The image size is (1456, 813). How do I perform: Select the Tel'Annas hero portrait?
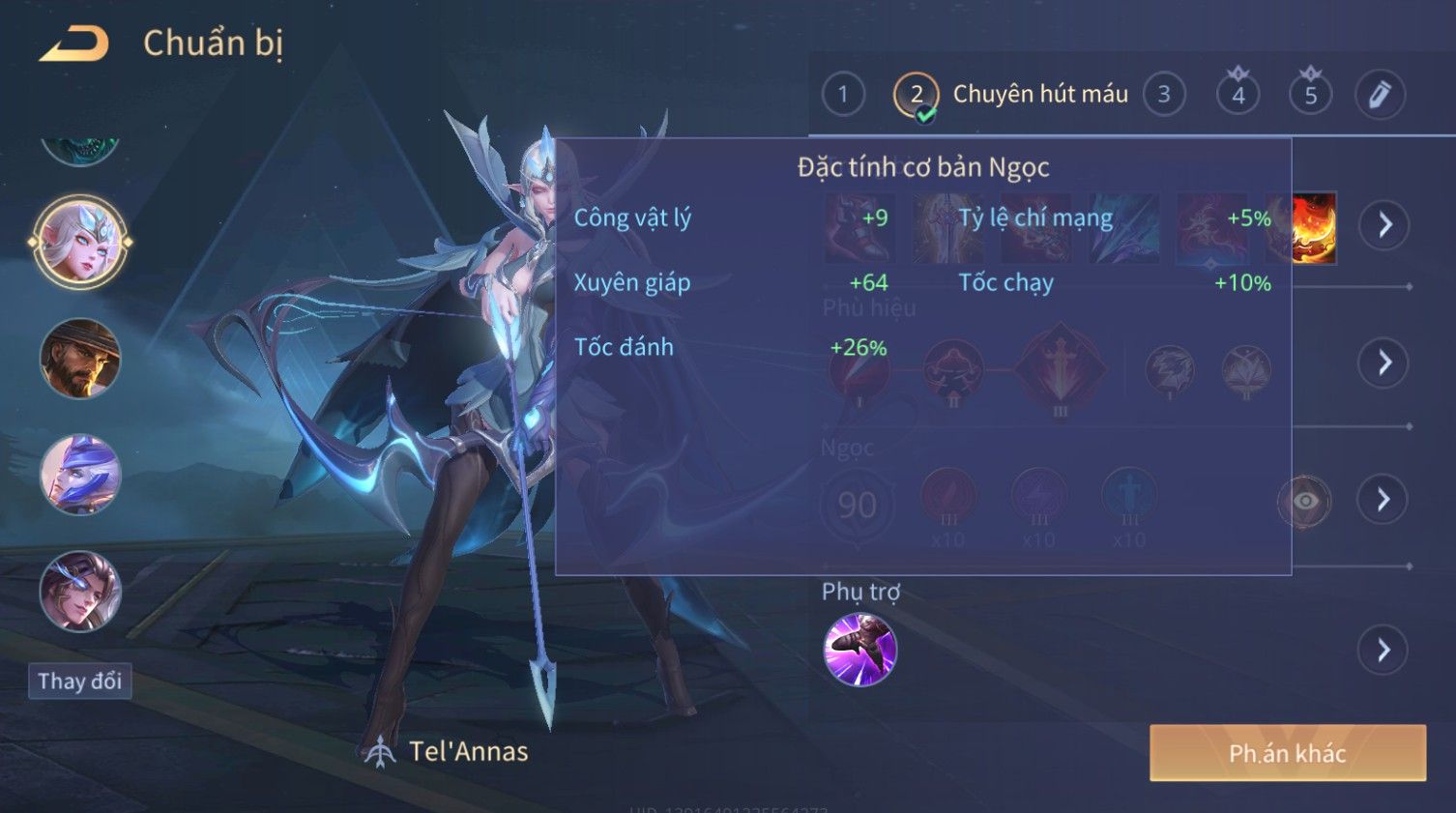click(x=80, y=242)
